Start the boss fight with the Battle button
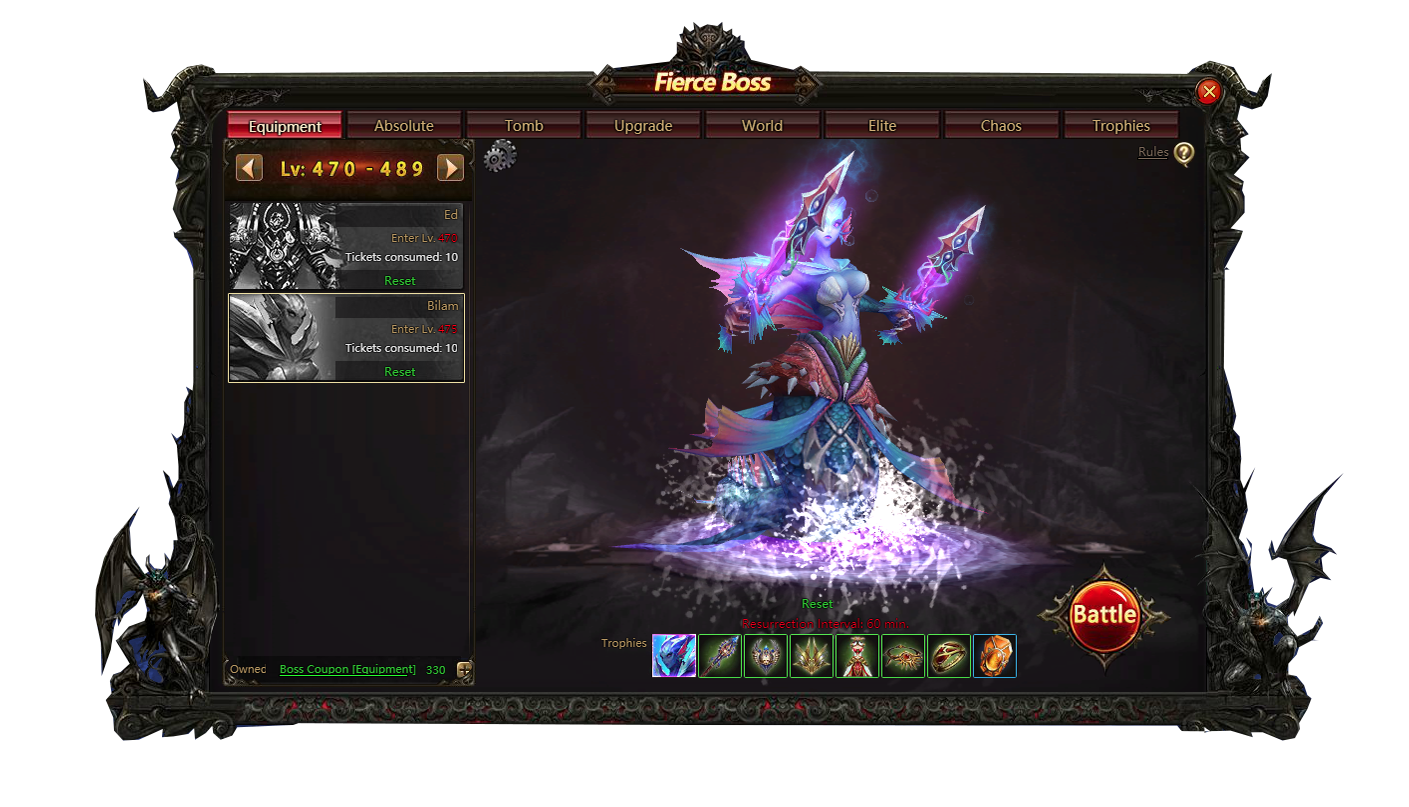 pos(1104,615)
